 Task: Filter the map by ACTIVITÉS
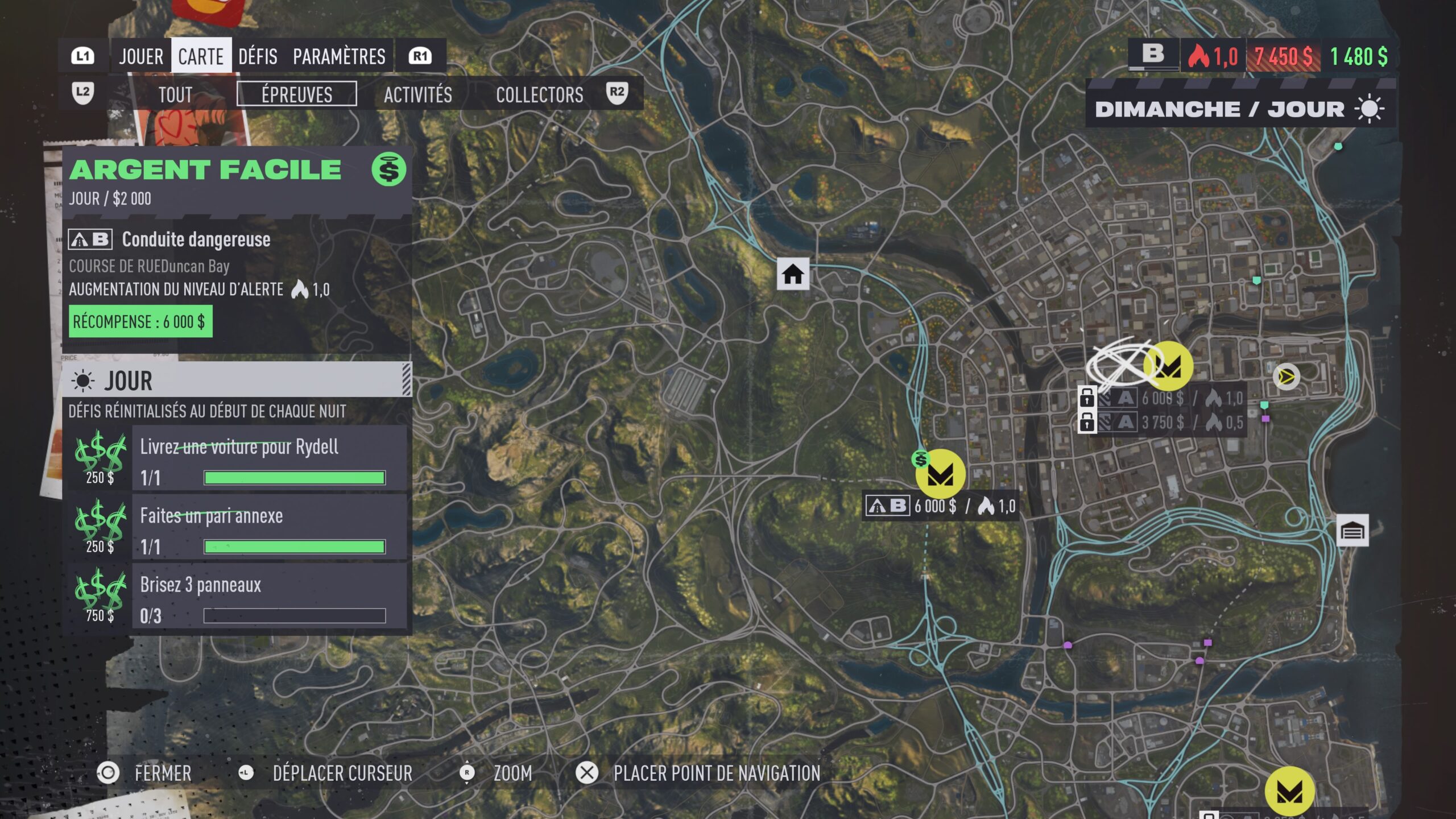coord(418,94)
